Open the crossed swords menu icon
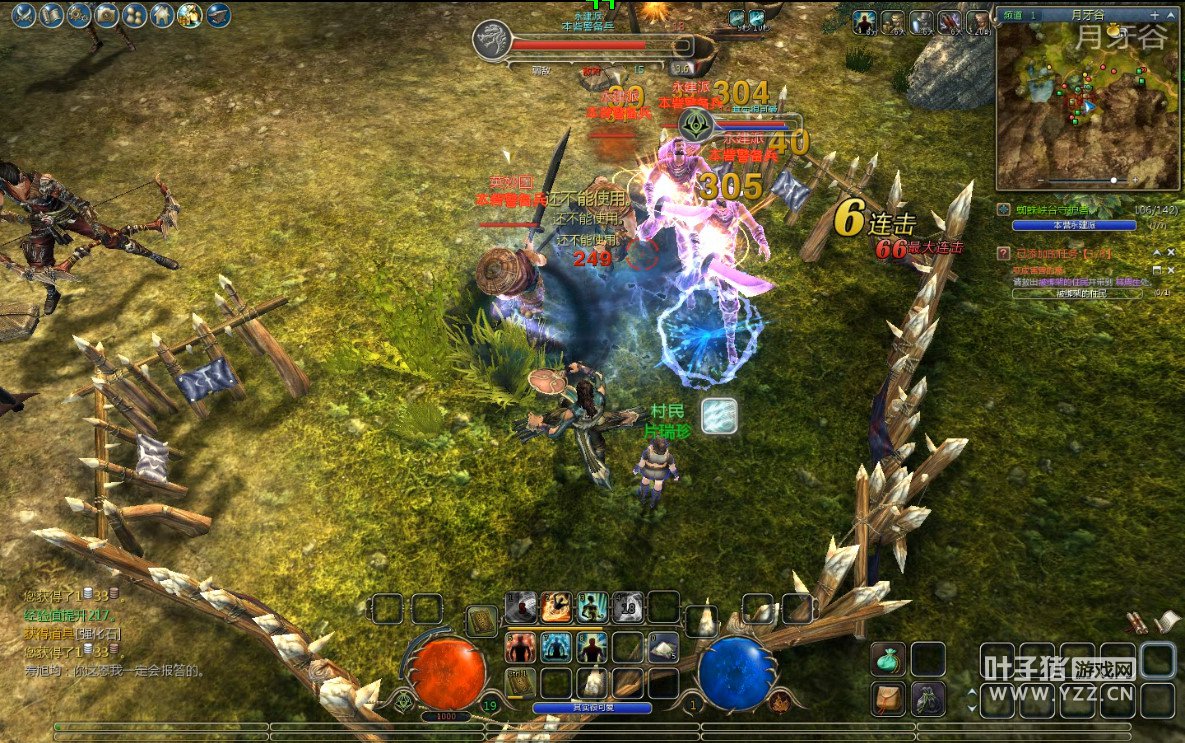This screenshot has width=1185, height=743. coord(24,15)
